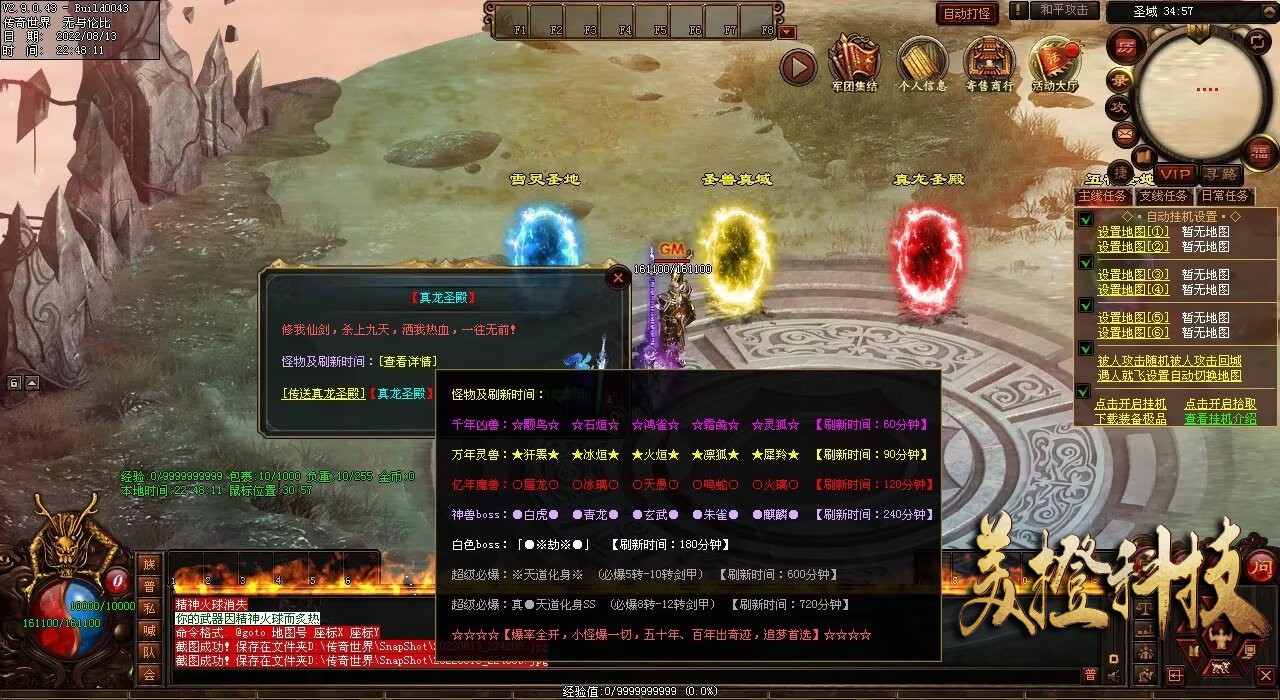This screenshot has width=1280, height=700.
Task: Switch the 和平攻击 attack mode
Action: click(x=1063, y=10)
